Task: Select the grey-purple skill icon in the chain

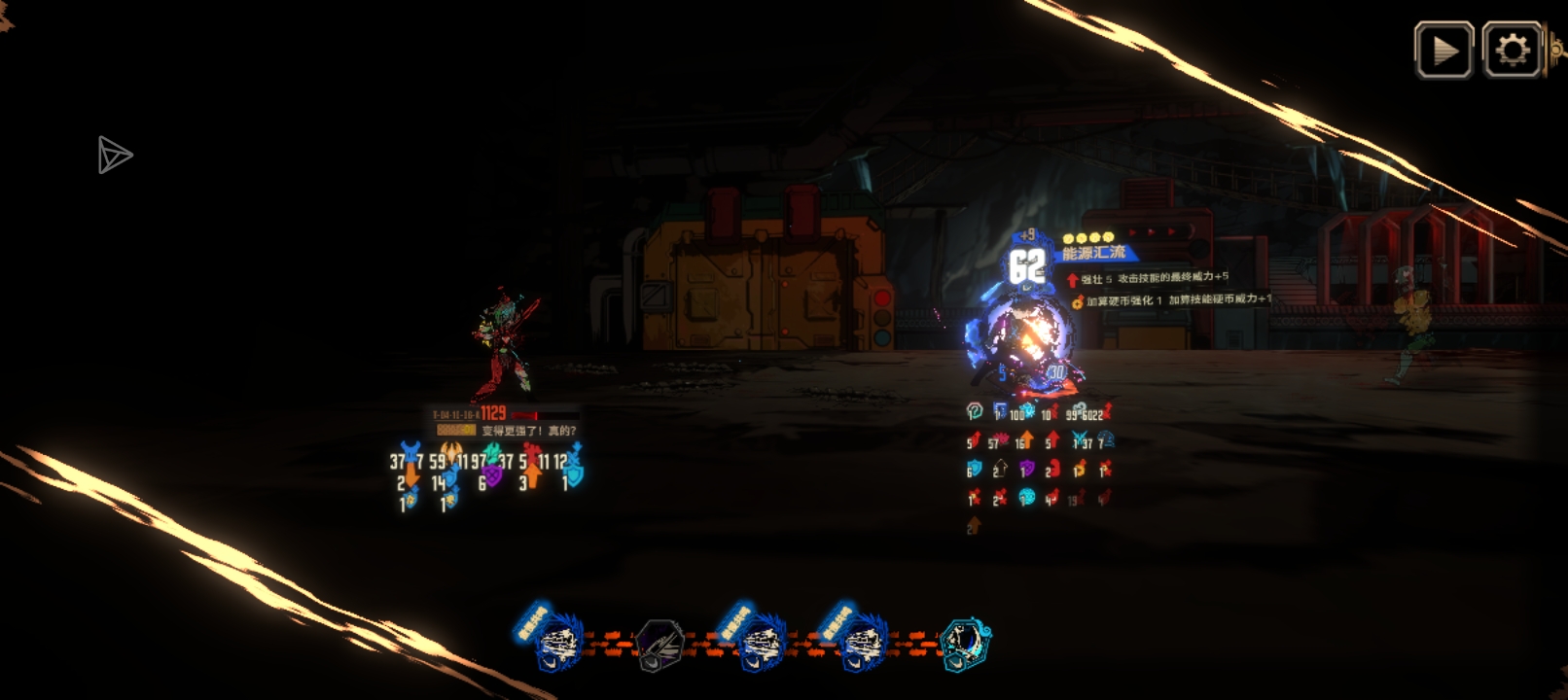Action: pos(660,645)
